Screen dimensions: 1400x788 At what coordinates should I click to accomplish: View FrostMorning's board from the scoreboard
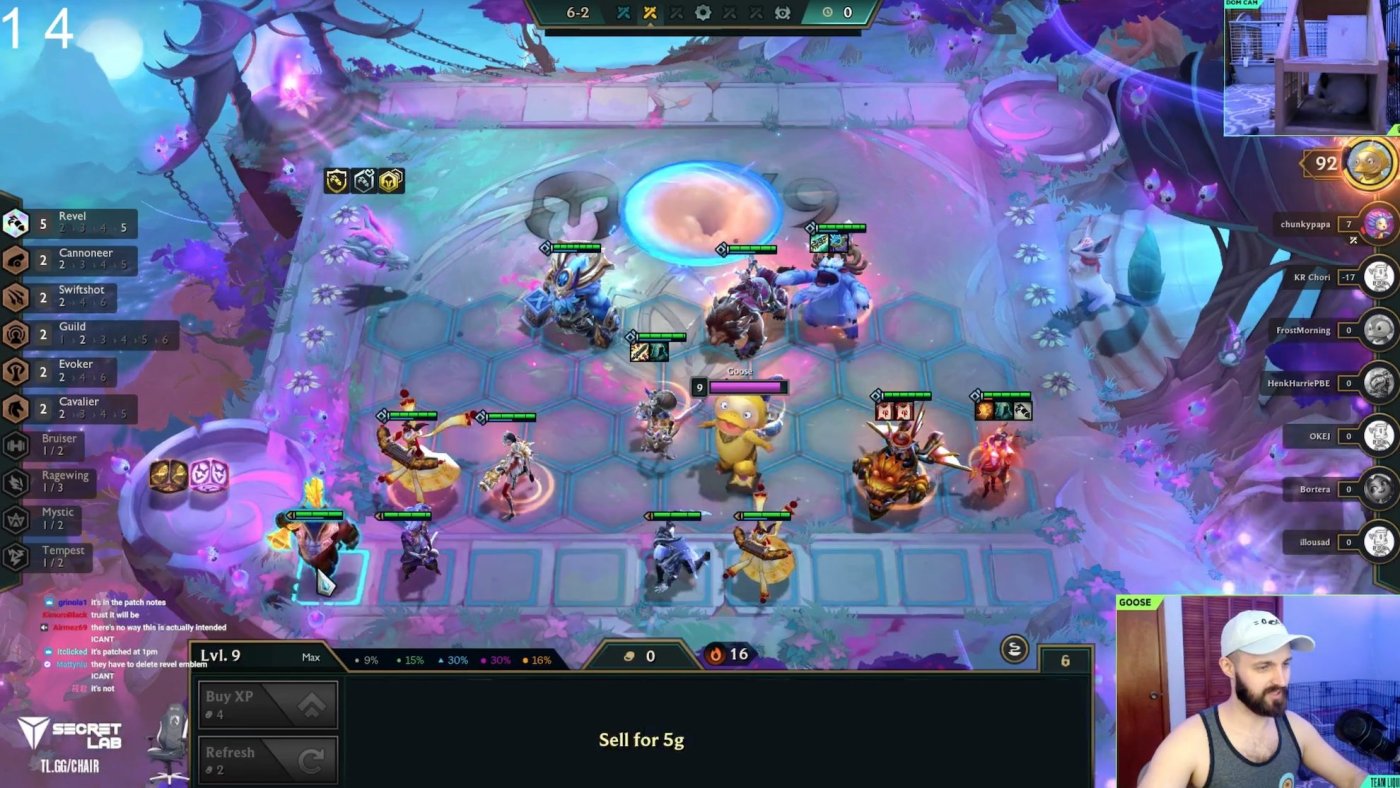click(1380, 330)
